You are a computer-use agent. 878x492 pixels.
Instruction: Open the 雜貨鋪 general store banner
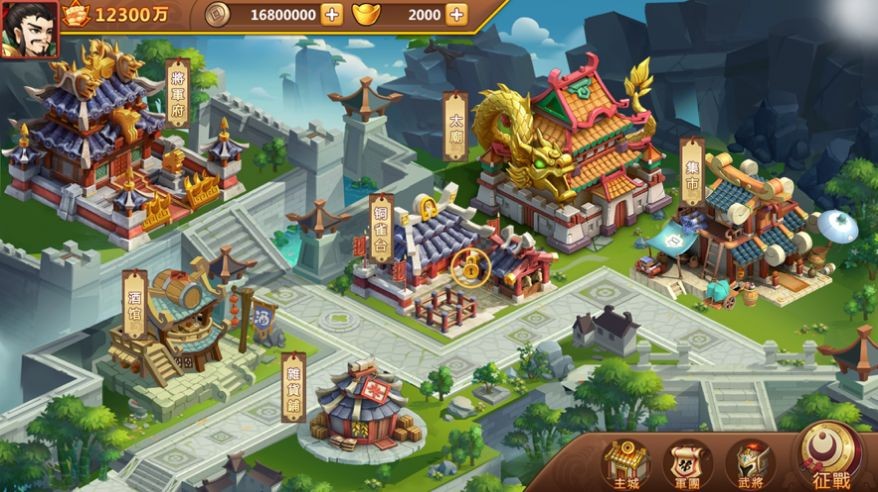click(293, 385)
